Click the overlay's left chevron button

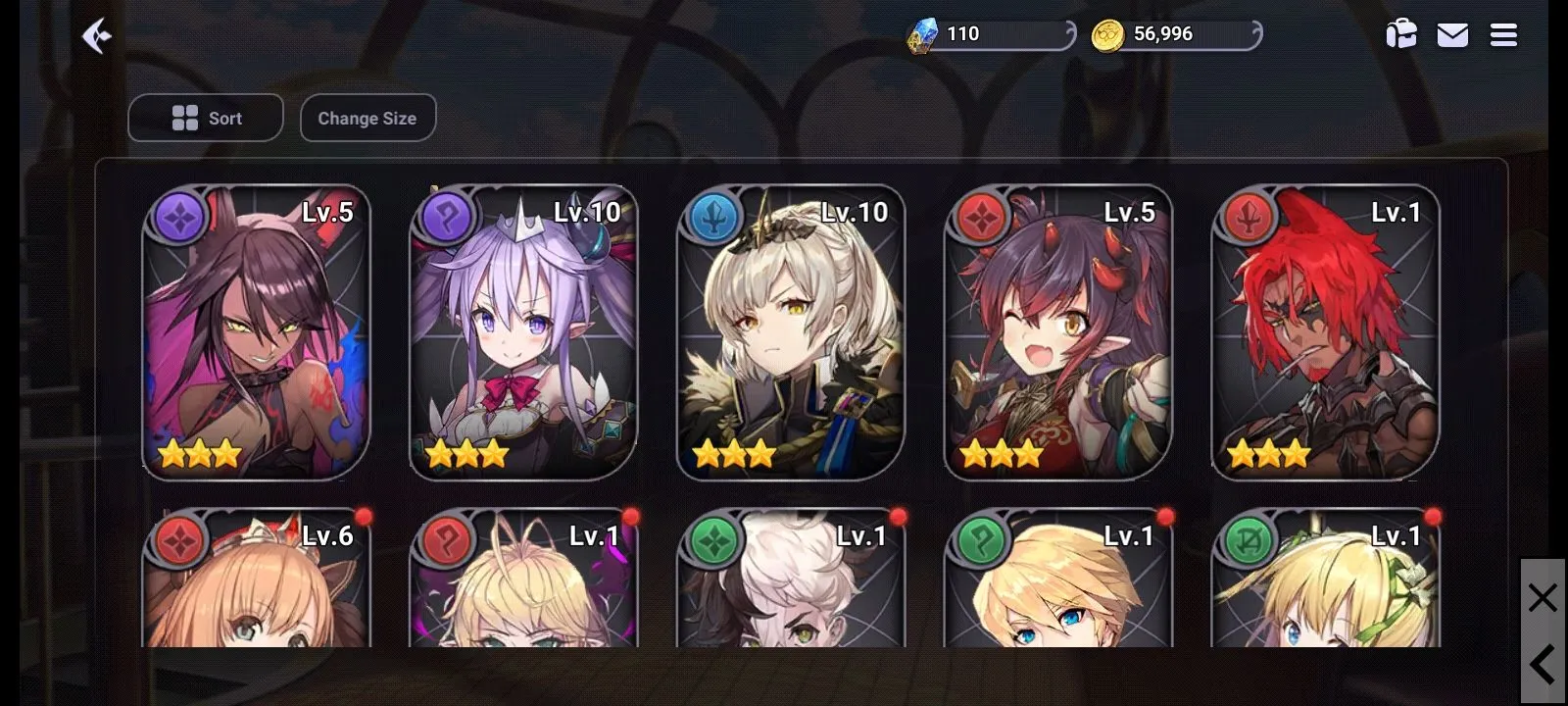pyautogui.click(x=1543, y=665)
